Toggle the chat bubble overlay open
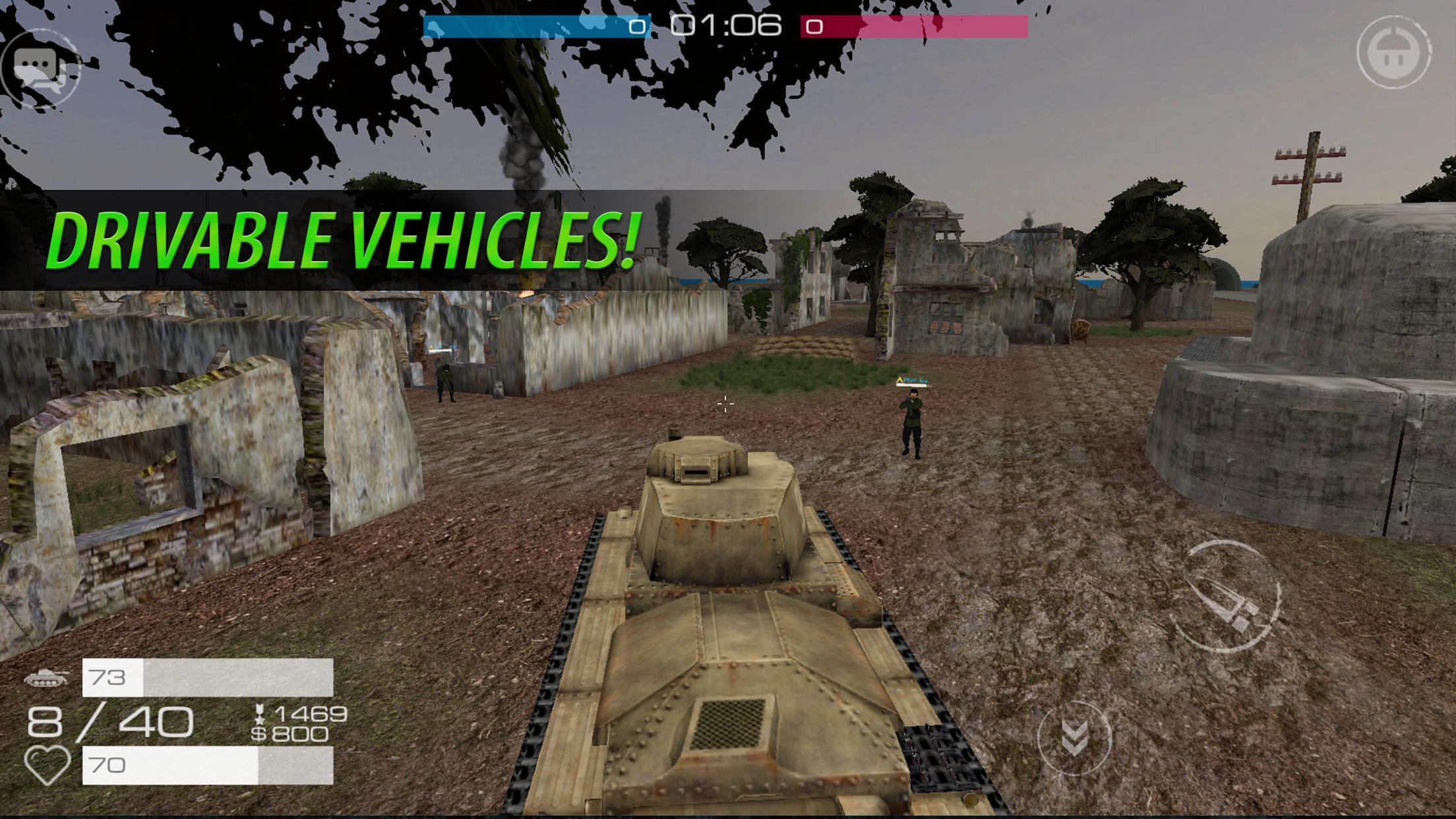Screen dimensions: 1456x819 coord(41,66)
